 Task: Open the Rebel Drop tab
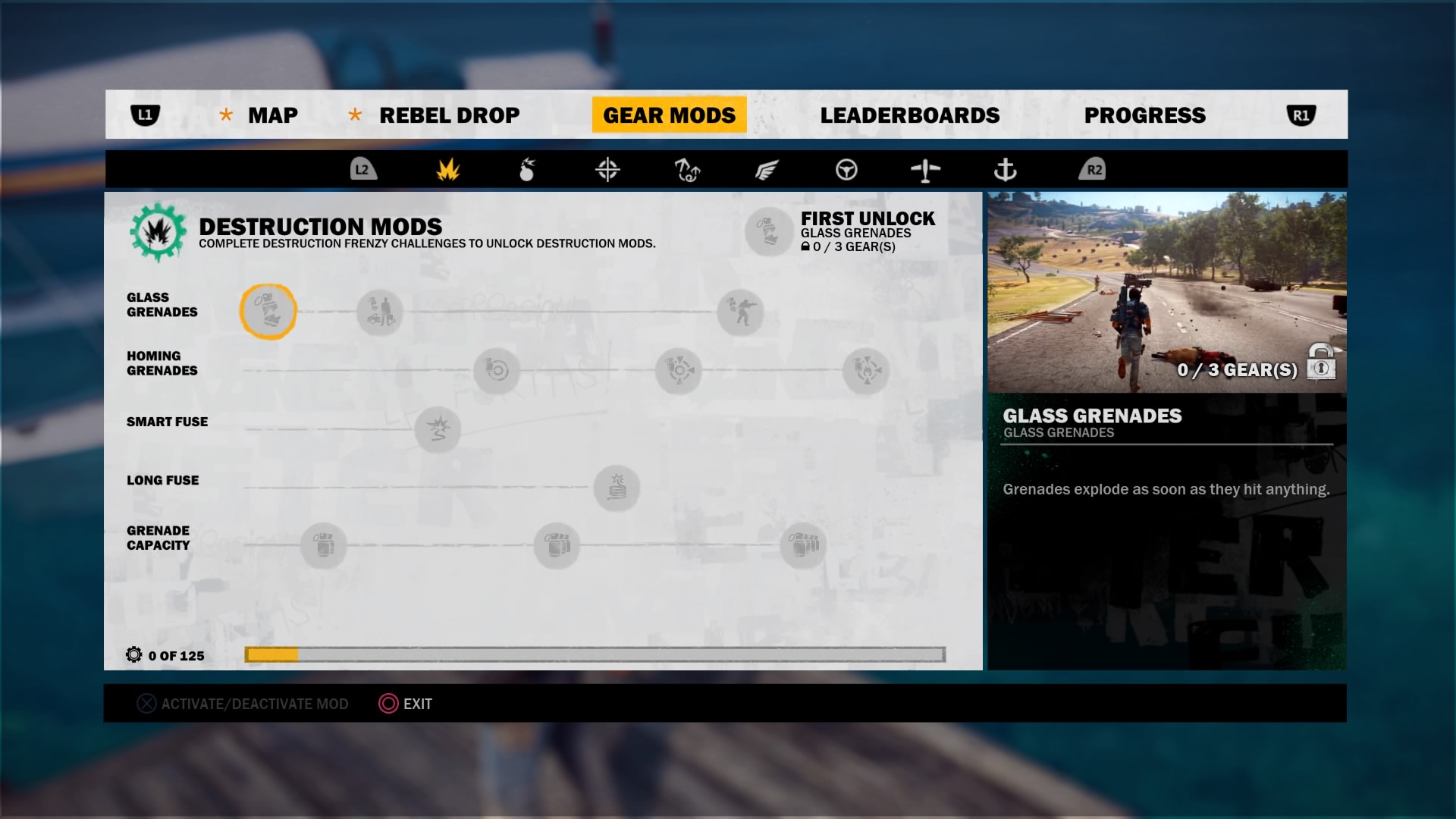point(449,115)
